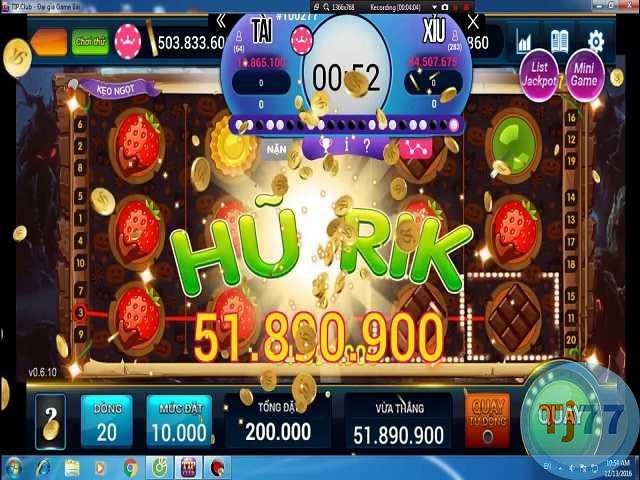The image size is (640, 480).
Task: Open the Mini Game menu
Action: (584, 74)
